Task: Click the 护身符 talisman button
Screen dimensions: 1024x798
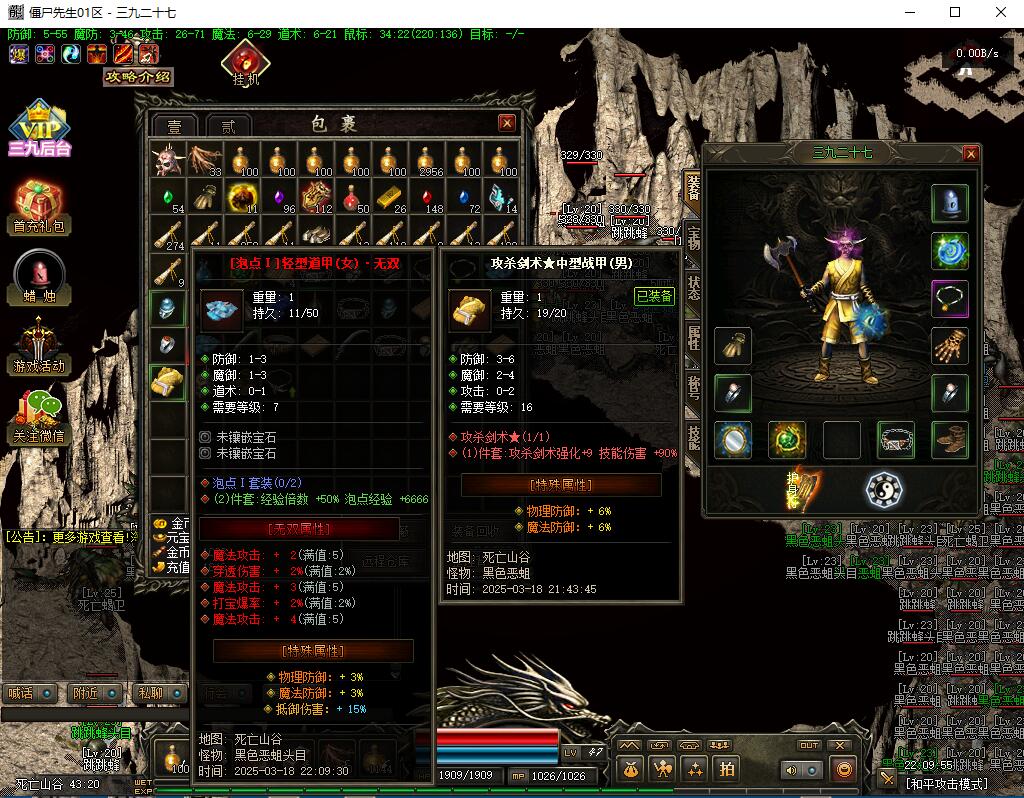Action: 800,488
